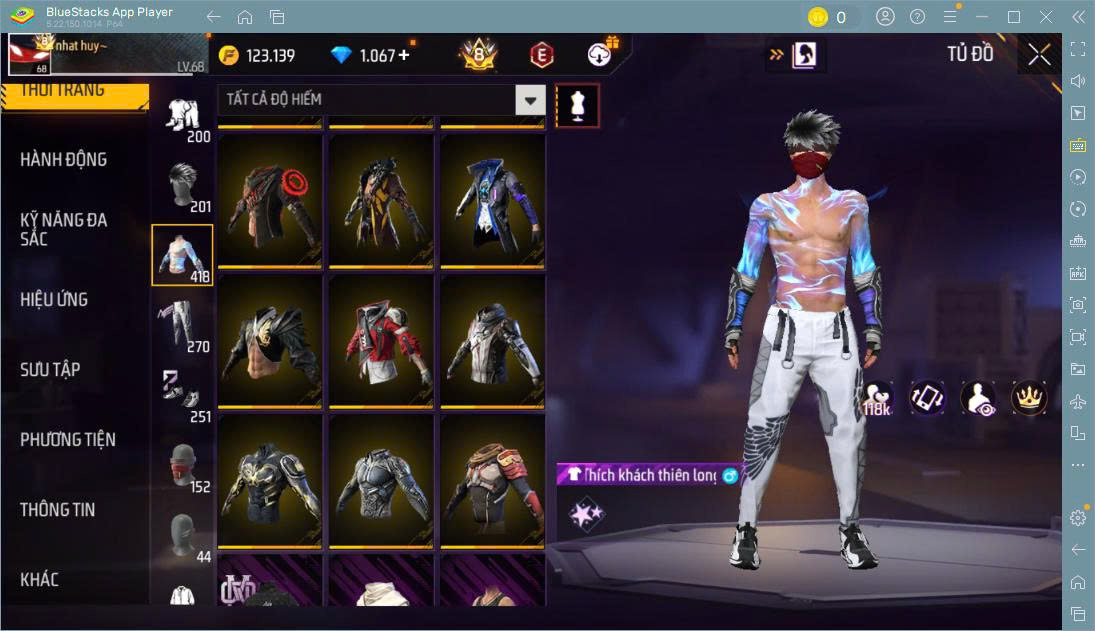Open the HÀNH ĐỘNG menu section
Image resolution: width=1095 pixels, height=631 pixels.
pos(64,160)
